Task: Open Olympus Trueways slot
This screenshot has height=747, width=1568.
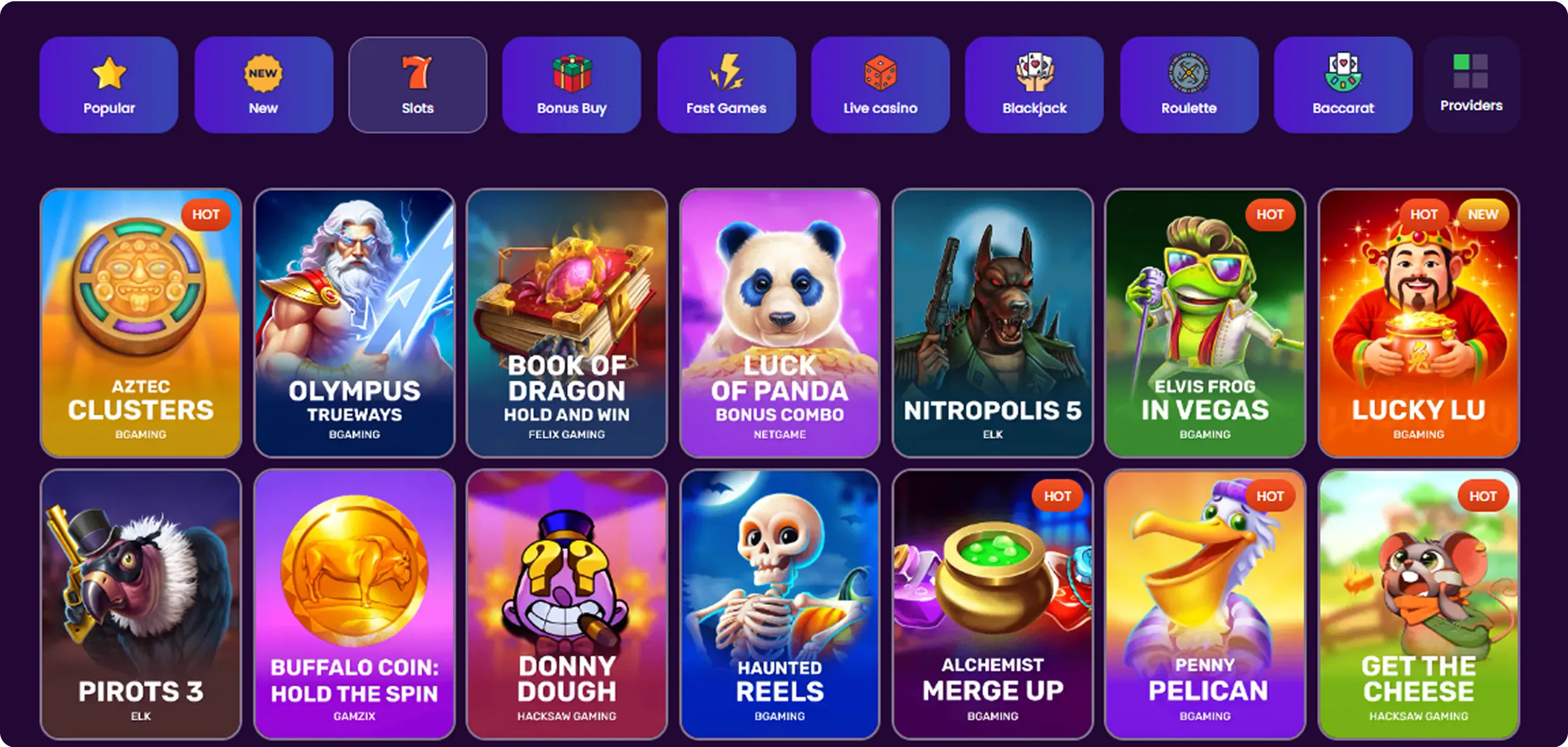Action: point(354,323)
